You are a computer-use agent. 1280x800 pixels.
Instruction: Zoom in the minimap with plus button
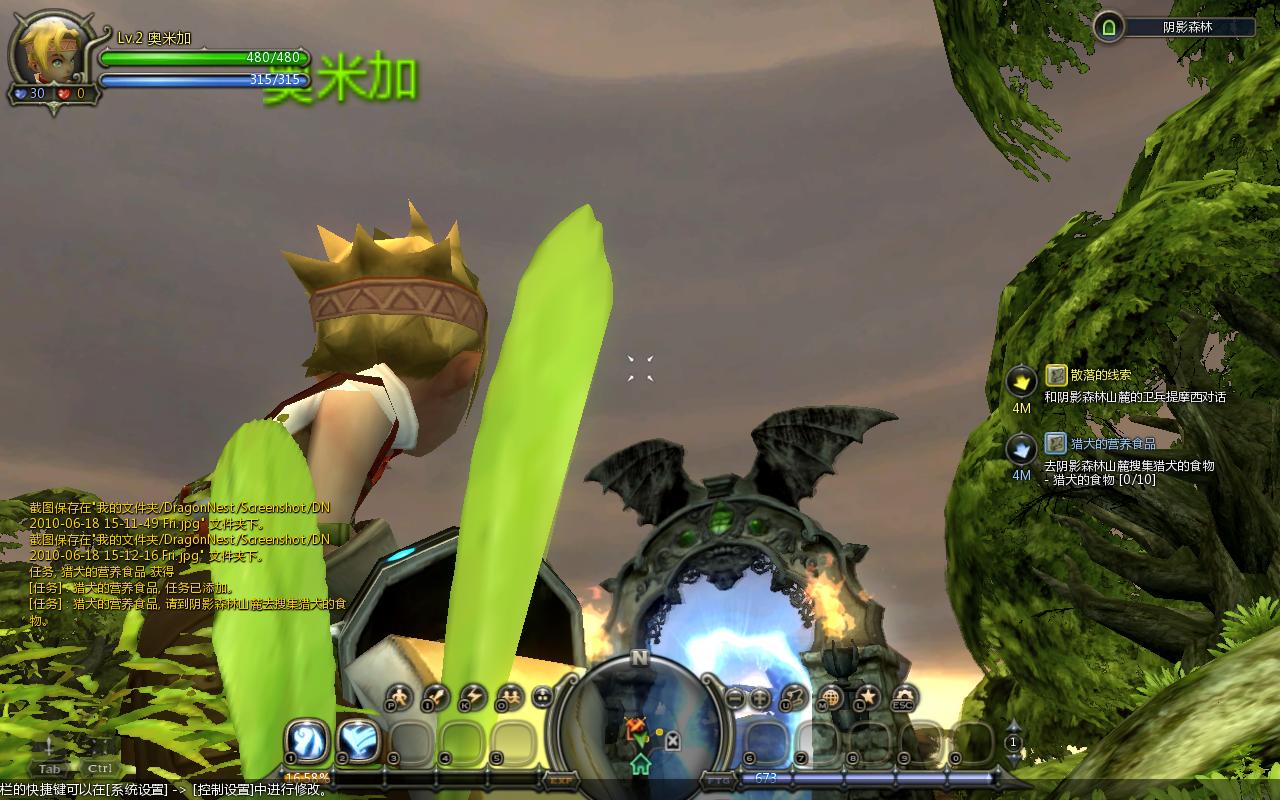[760, 699]
